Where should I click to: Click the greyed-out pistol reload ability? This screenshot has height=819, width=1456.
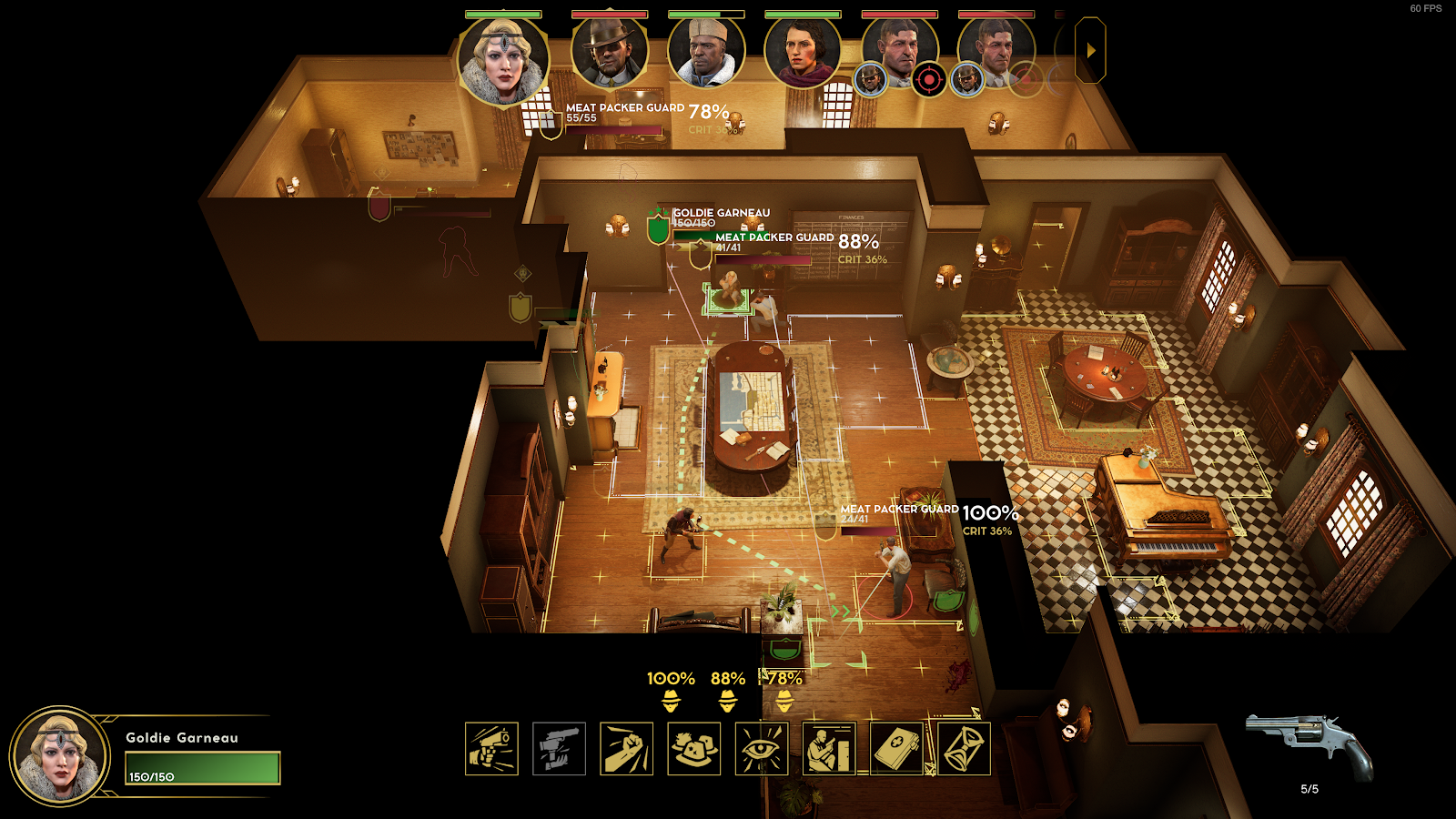tap(559, 749)
